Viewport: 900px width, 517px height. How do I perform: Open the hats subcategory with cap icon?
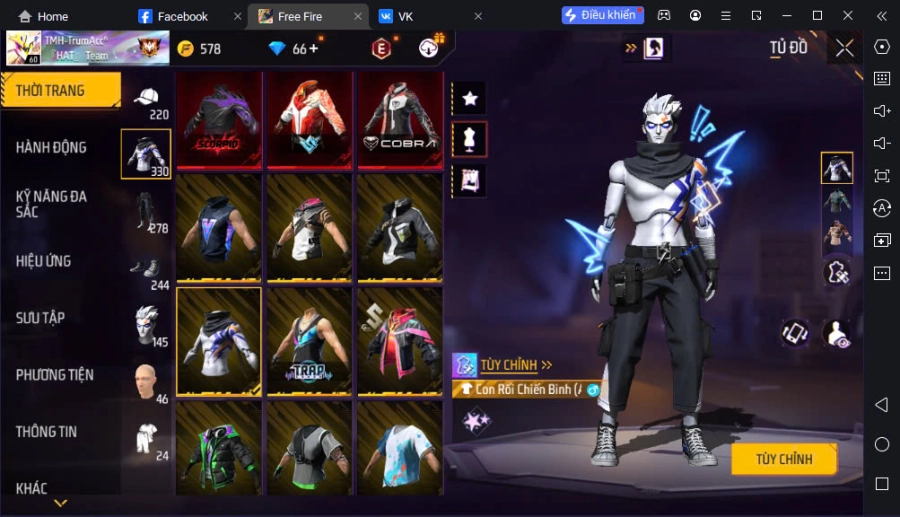click(x=146, y=97)
